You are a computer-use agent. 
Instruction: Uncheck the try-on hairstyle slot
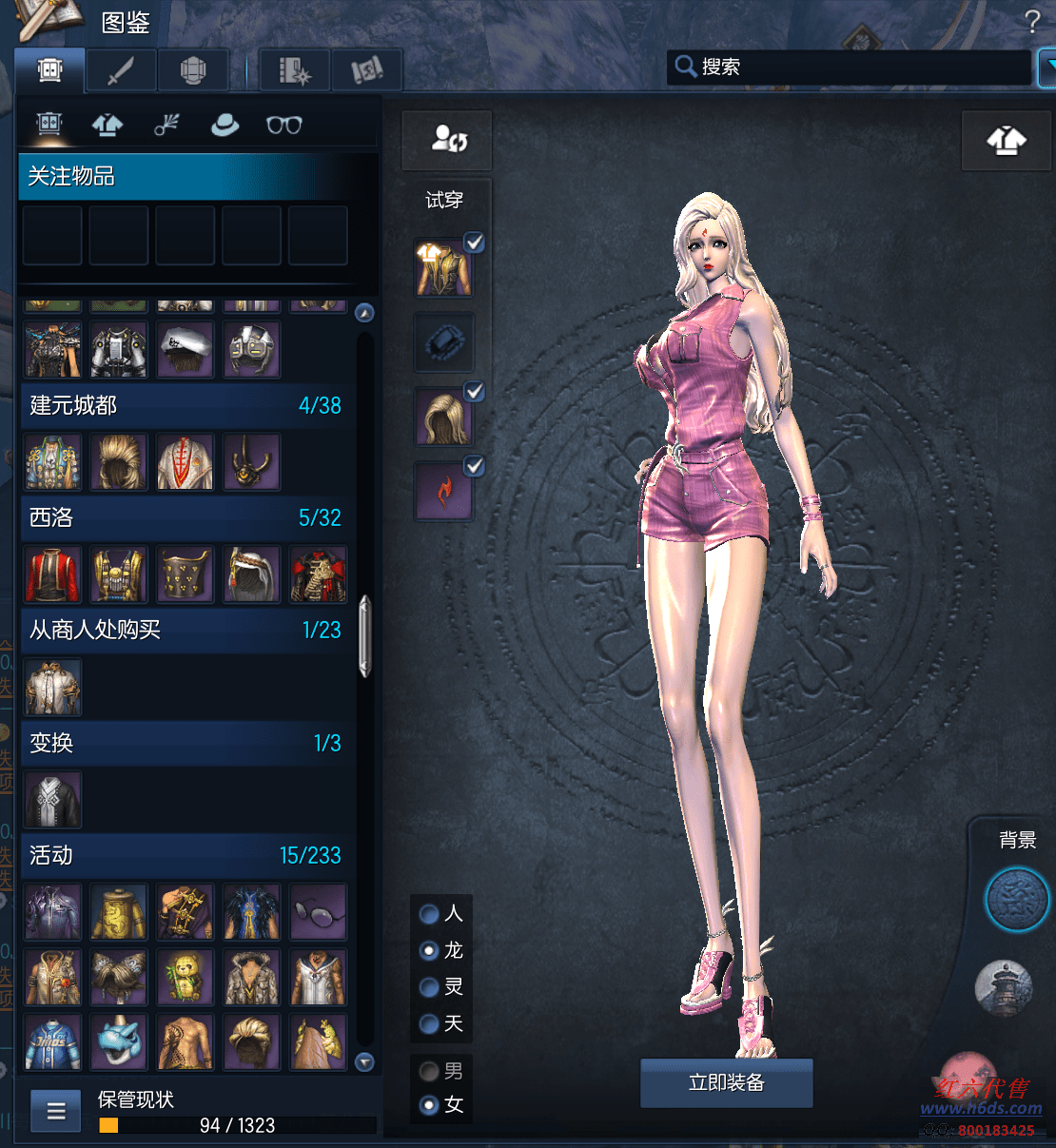point(474,392)
